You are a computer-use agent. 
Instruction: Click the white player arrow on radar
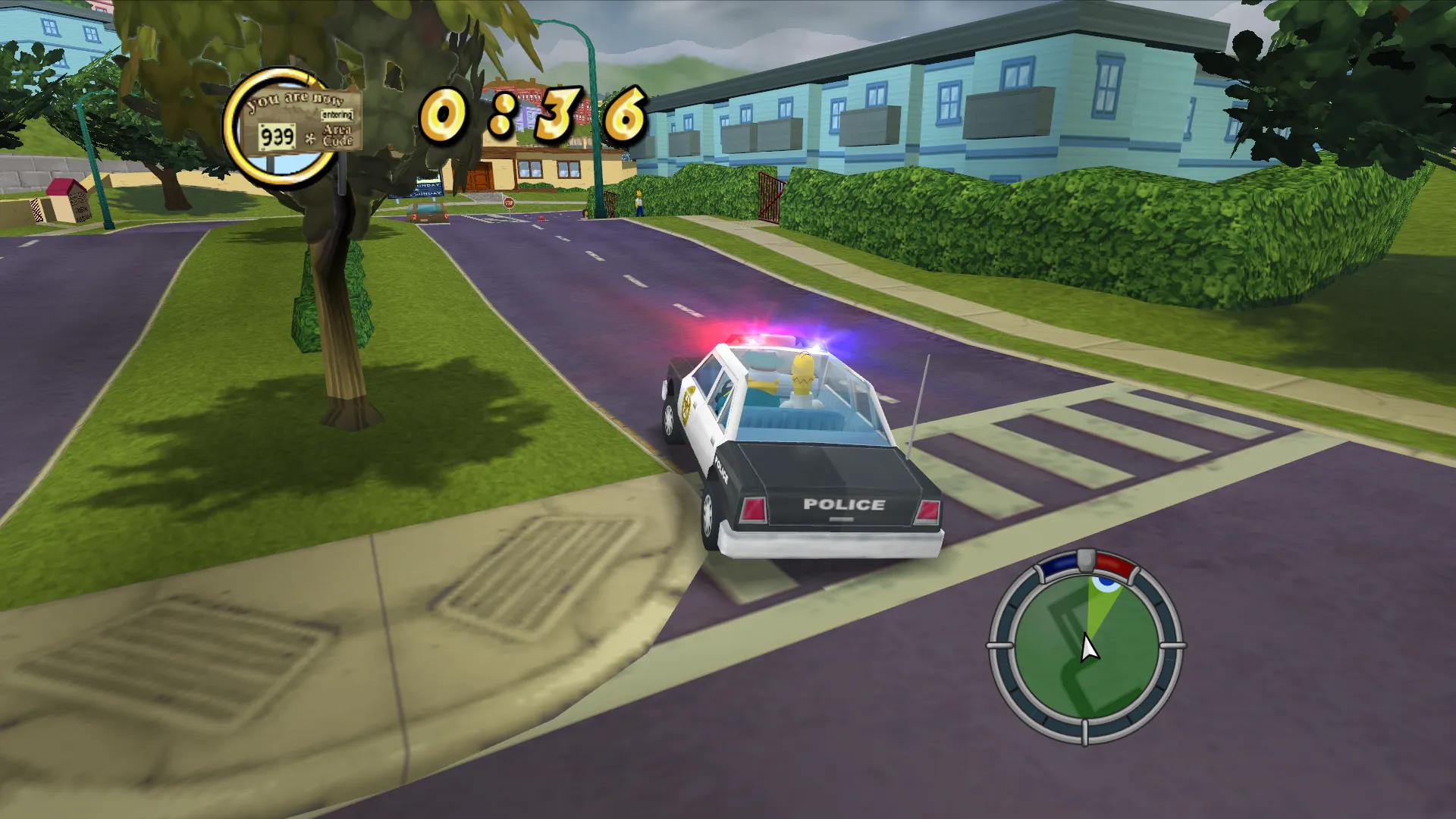(1089, 648)
